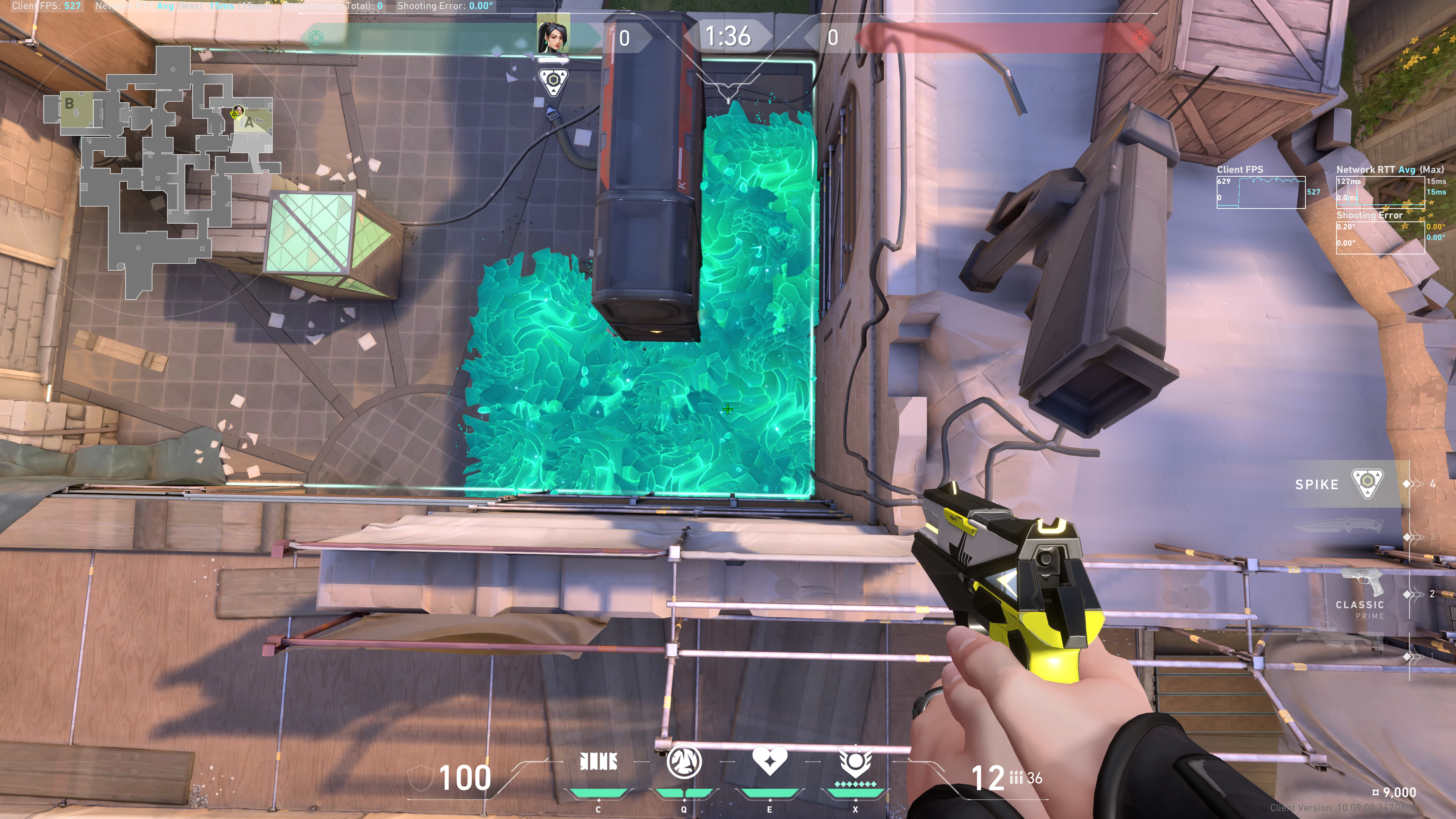
Task: Activate the Resurrection ultimate ability
Action: tap(855, 762)
